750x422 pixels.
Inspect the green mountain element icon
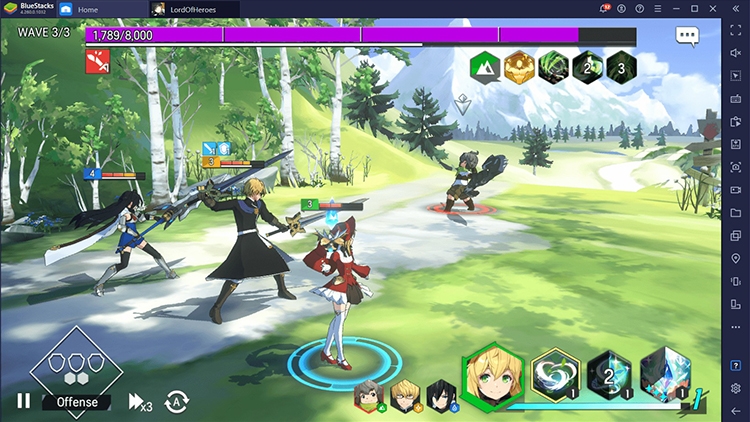coord(485,67)
